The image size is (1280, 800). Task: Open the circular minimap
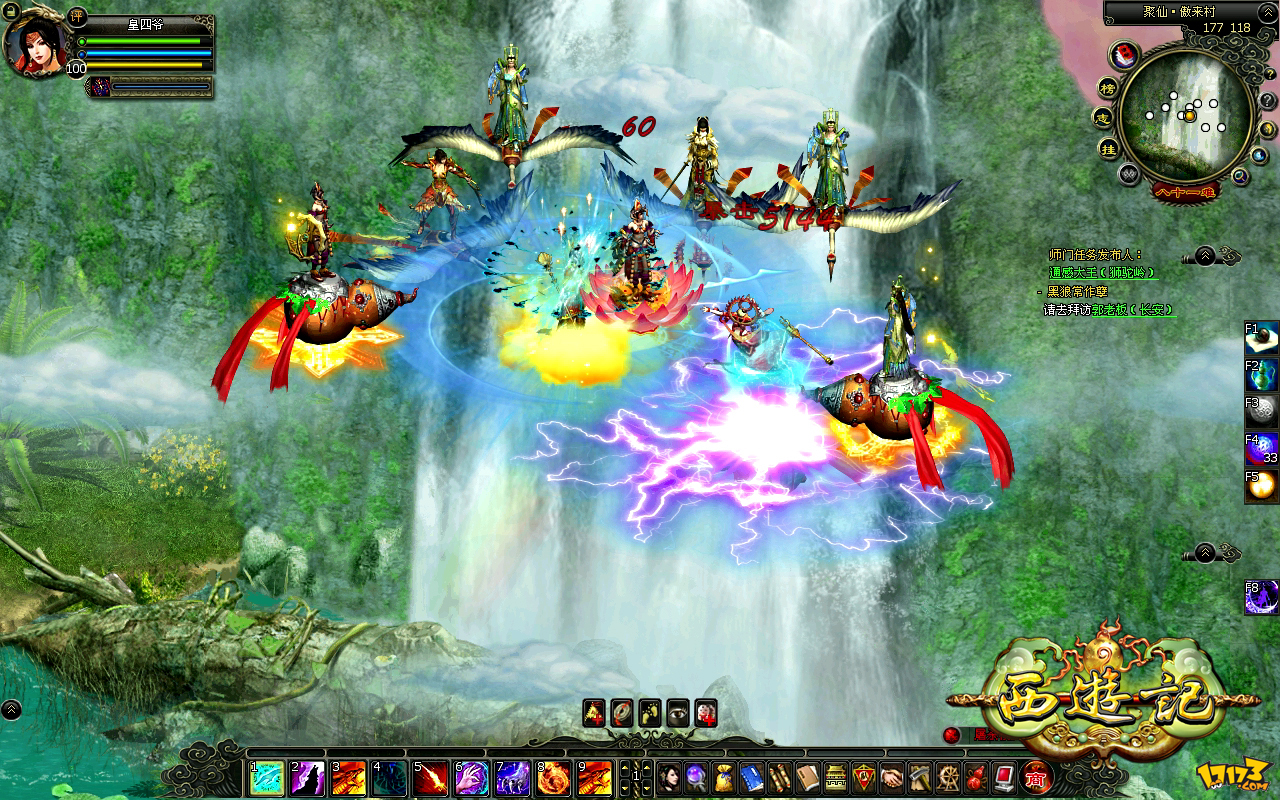pos(1186,113)
